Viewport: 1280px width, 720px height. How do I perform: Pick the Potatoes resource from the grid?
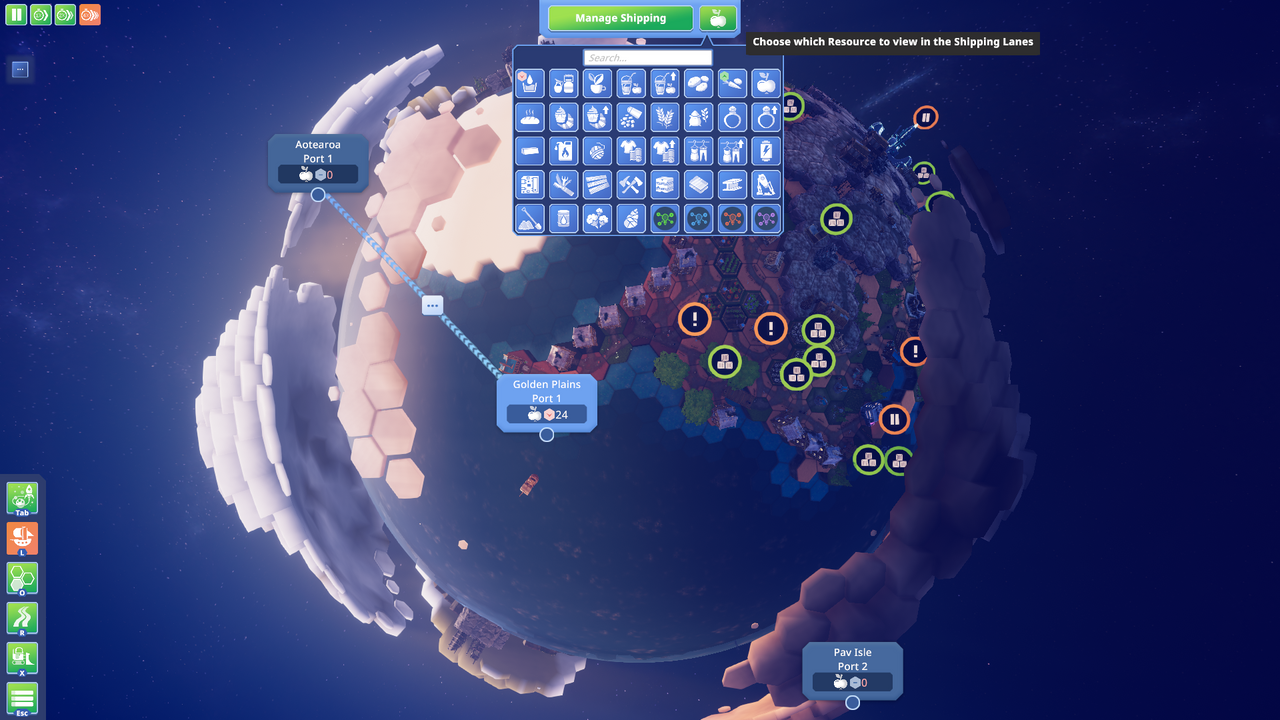click(699, 83)
